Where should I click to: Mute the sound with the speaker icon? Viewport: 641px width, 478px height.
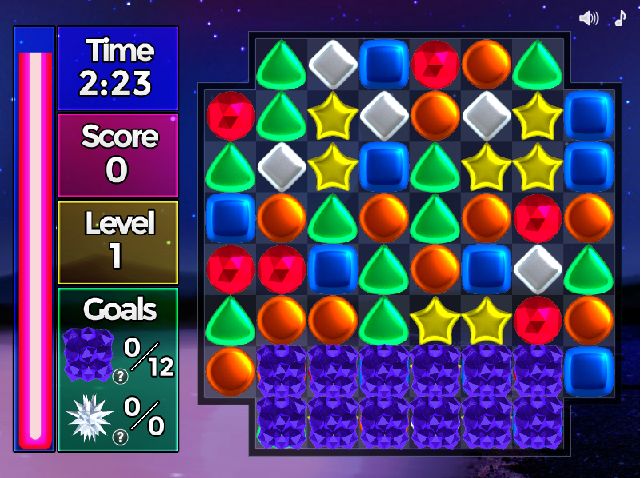point(588,17)
